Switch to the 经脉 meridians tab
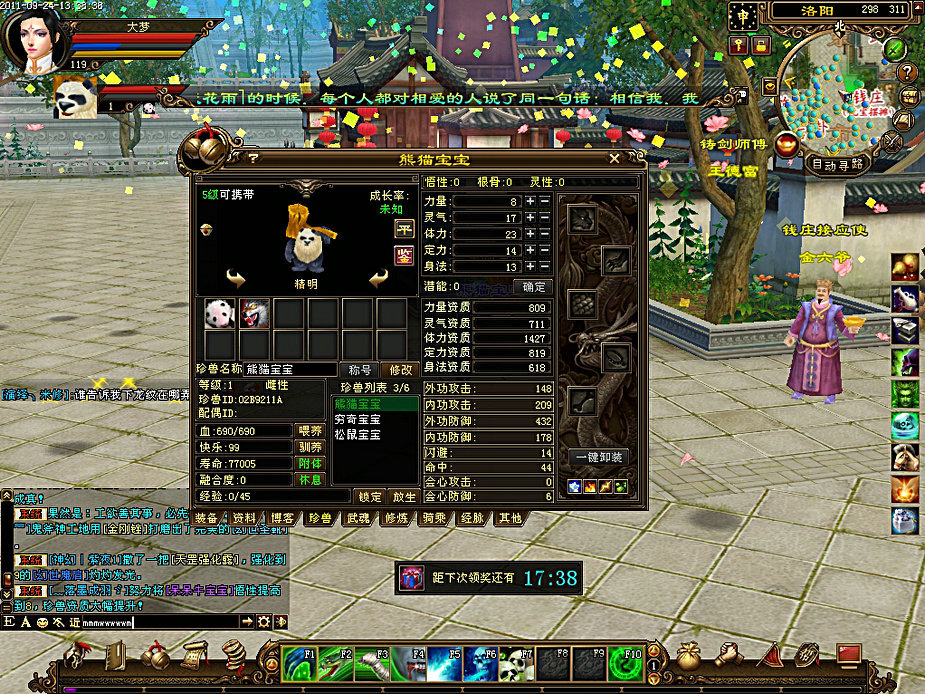The height and width of the screenshot is (694, 925). [x=472, y=518]
